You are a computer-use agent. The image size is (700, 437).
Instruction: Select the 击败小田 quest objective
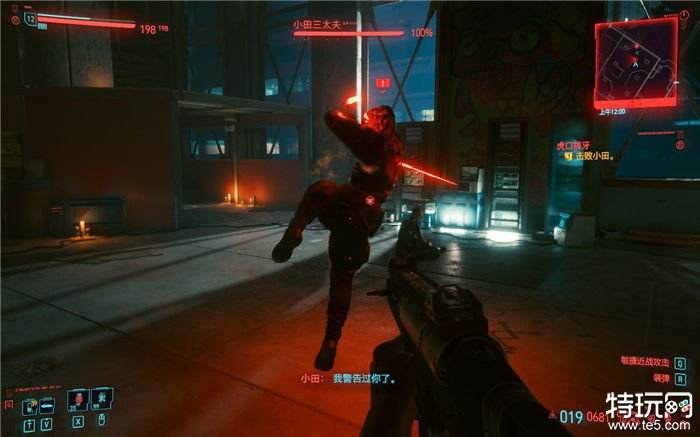pos(592,156)
